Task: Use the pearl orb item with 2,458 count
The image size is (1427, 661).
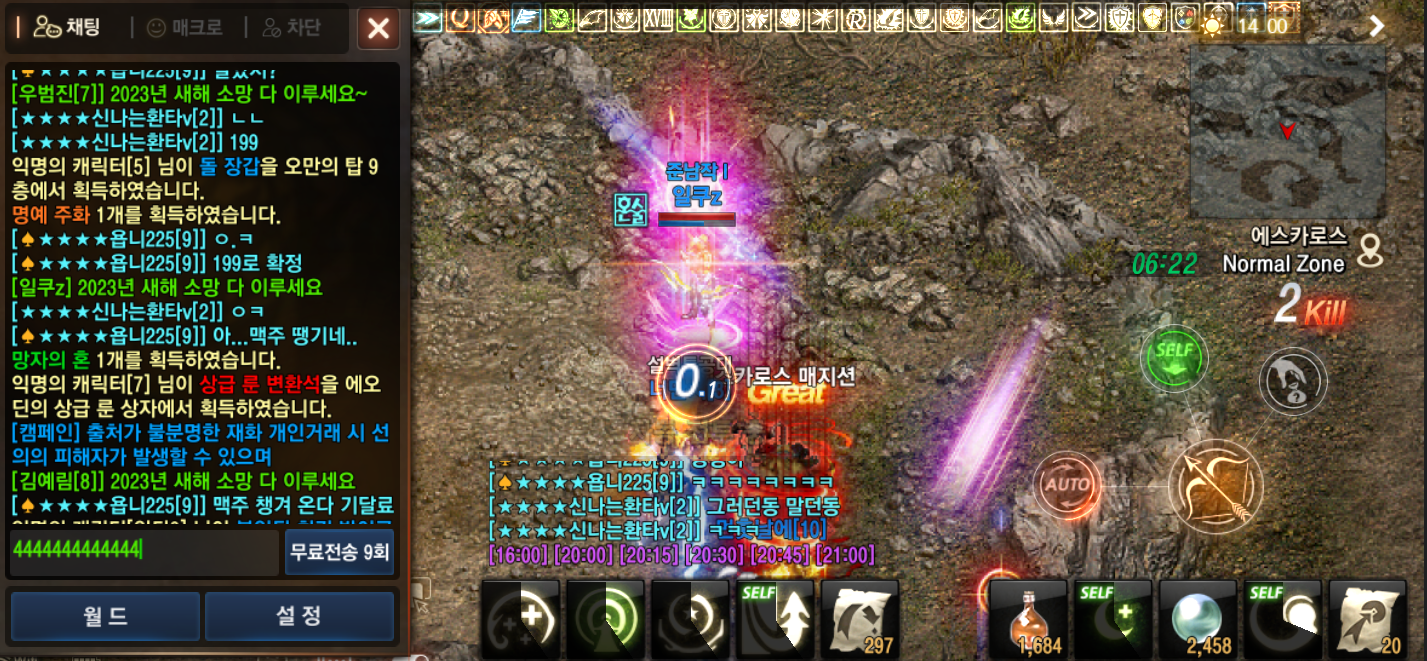Action: 1197,619
